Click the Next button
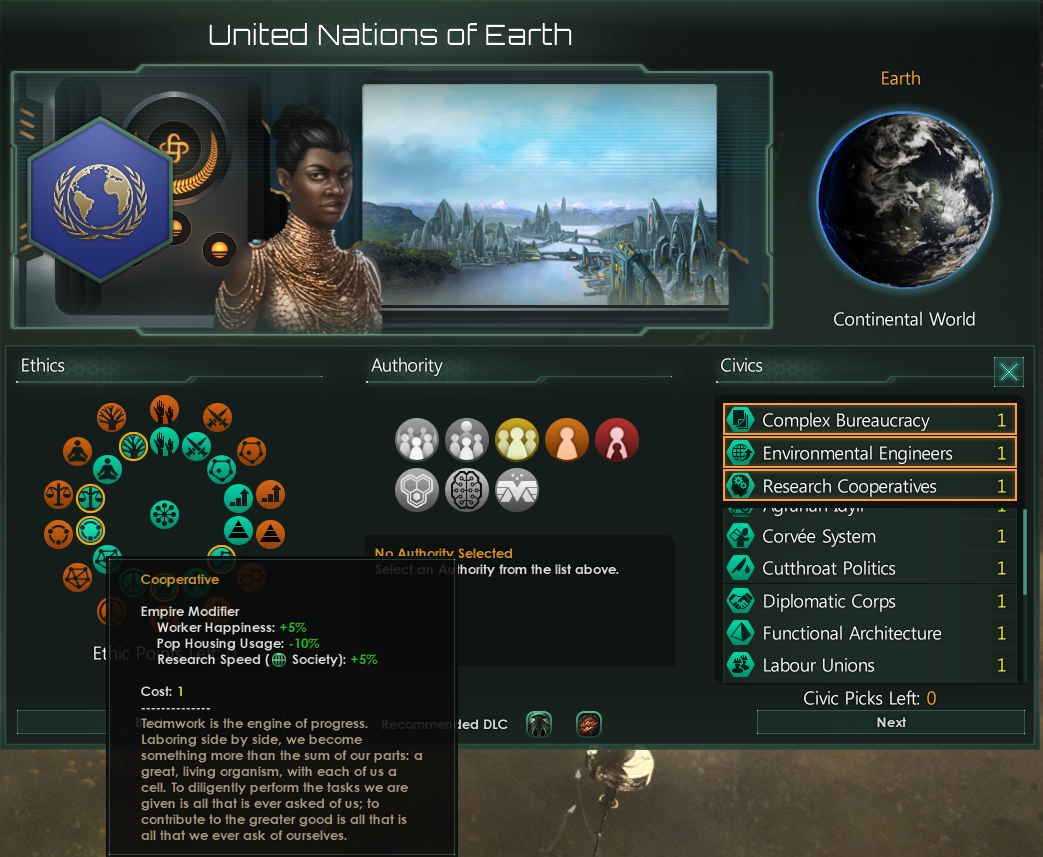The height and width of the screenshot is (857, 1043). (x=890, y=722)
